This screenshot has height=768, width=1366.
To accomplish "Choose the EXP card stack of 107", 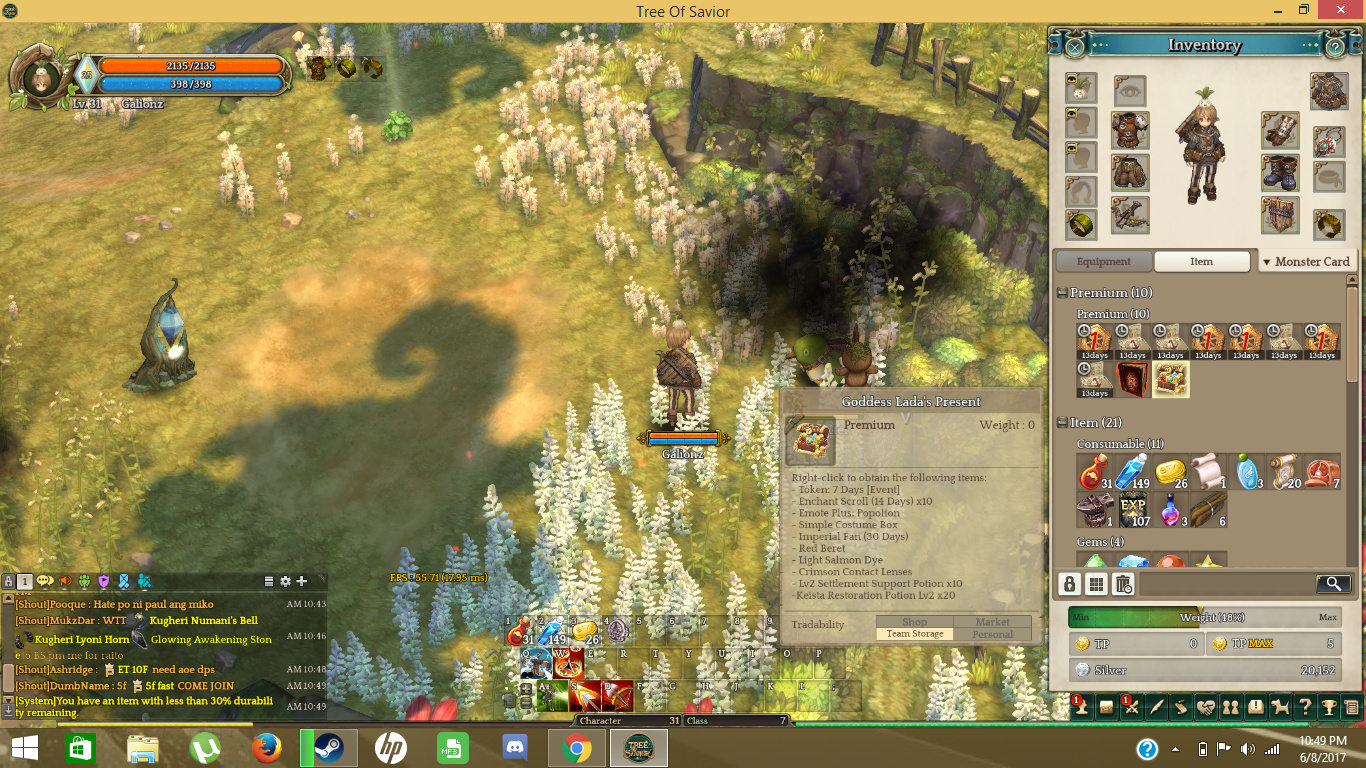I will click(1133, 509).
